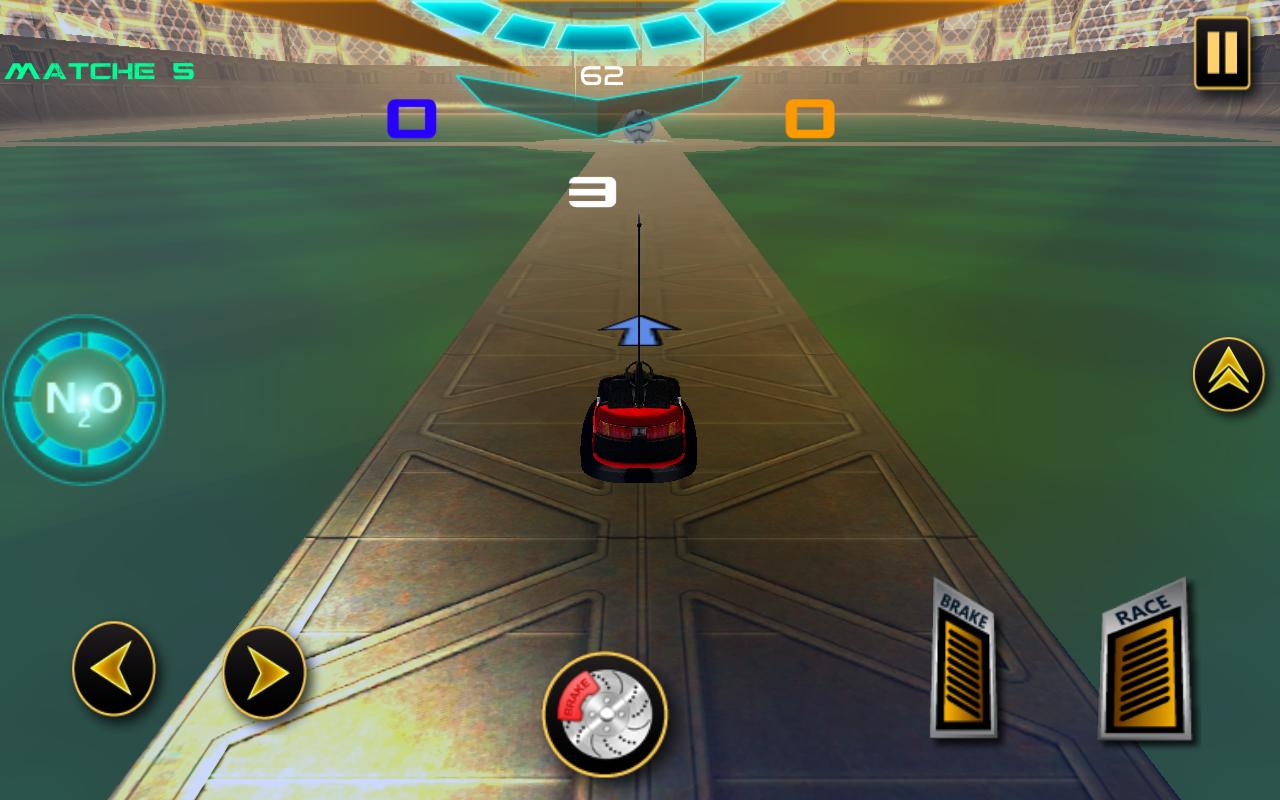Select the orange team square indicator

click(x=809, y=118)
